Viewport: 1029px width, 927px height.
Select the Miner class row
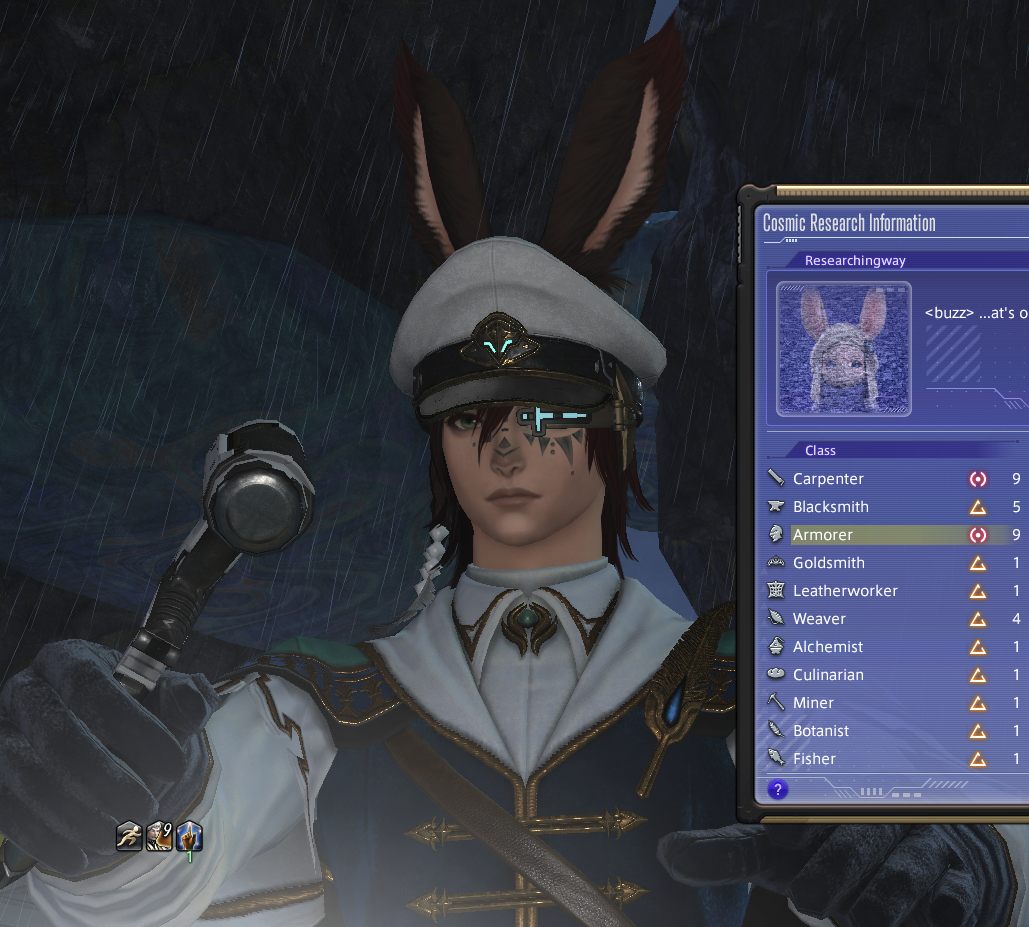point(813,703)
